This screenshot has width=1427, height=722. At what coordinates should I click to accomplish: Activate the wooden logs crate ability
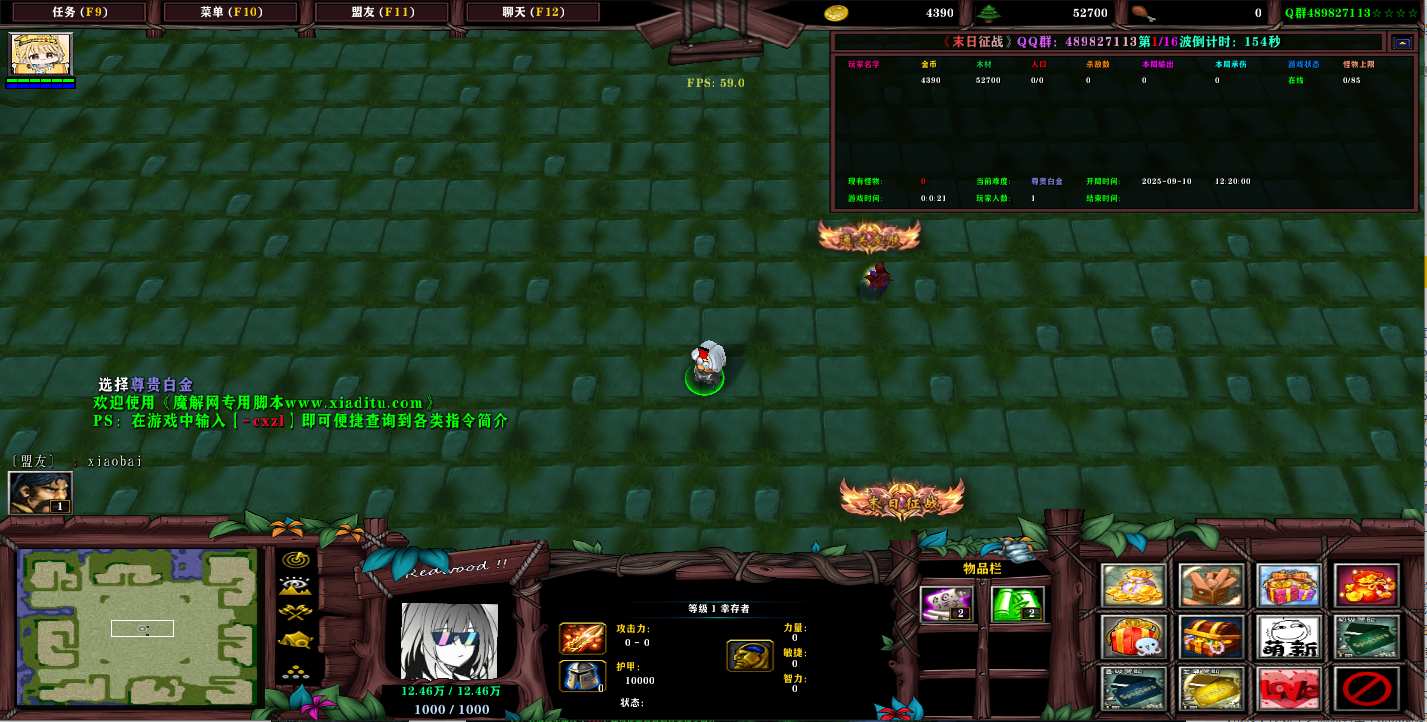(x=1211, y=586)
